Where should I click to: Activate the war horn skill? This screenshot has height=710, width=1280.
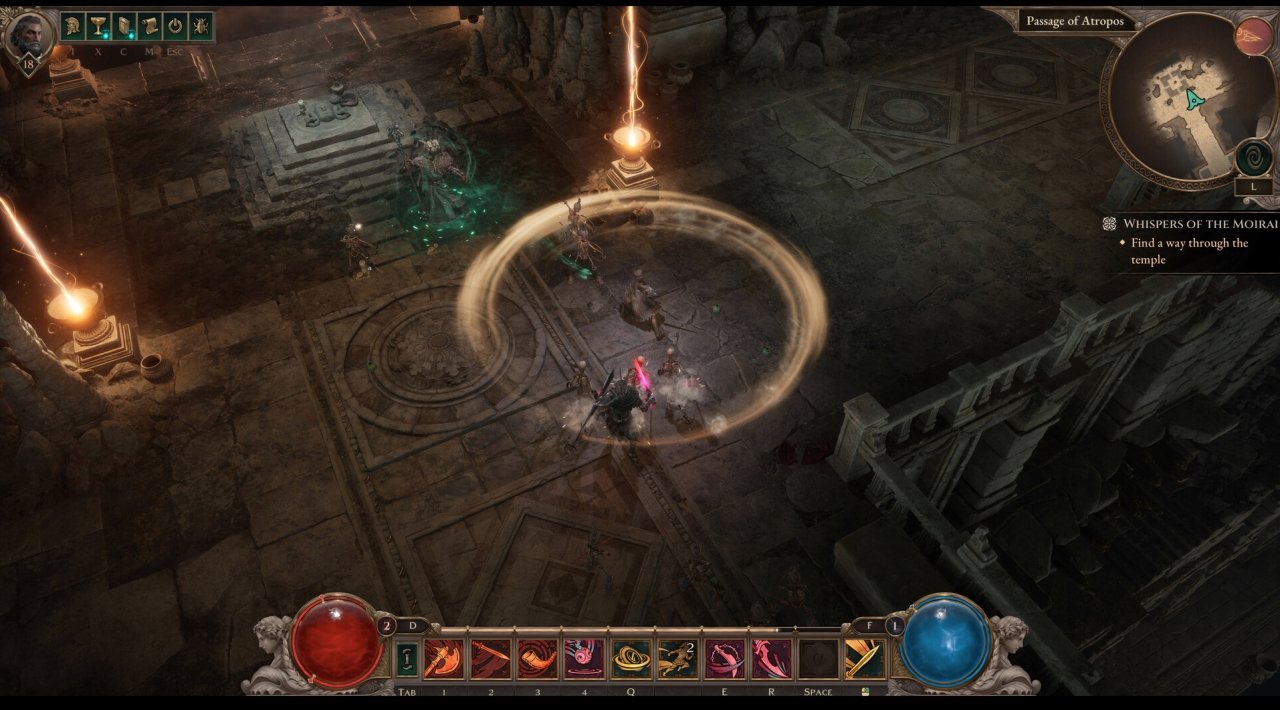[537, 659]
